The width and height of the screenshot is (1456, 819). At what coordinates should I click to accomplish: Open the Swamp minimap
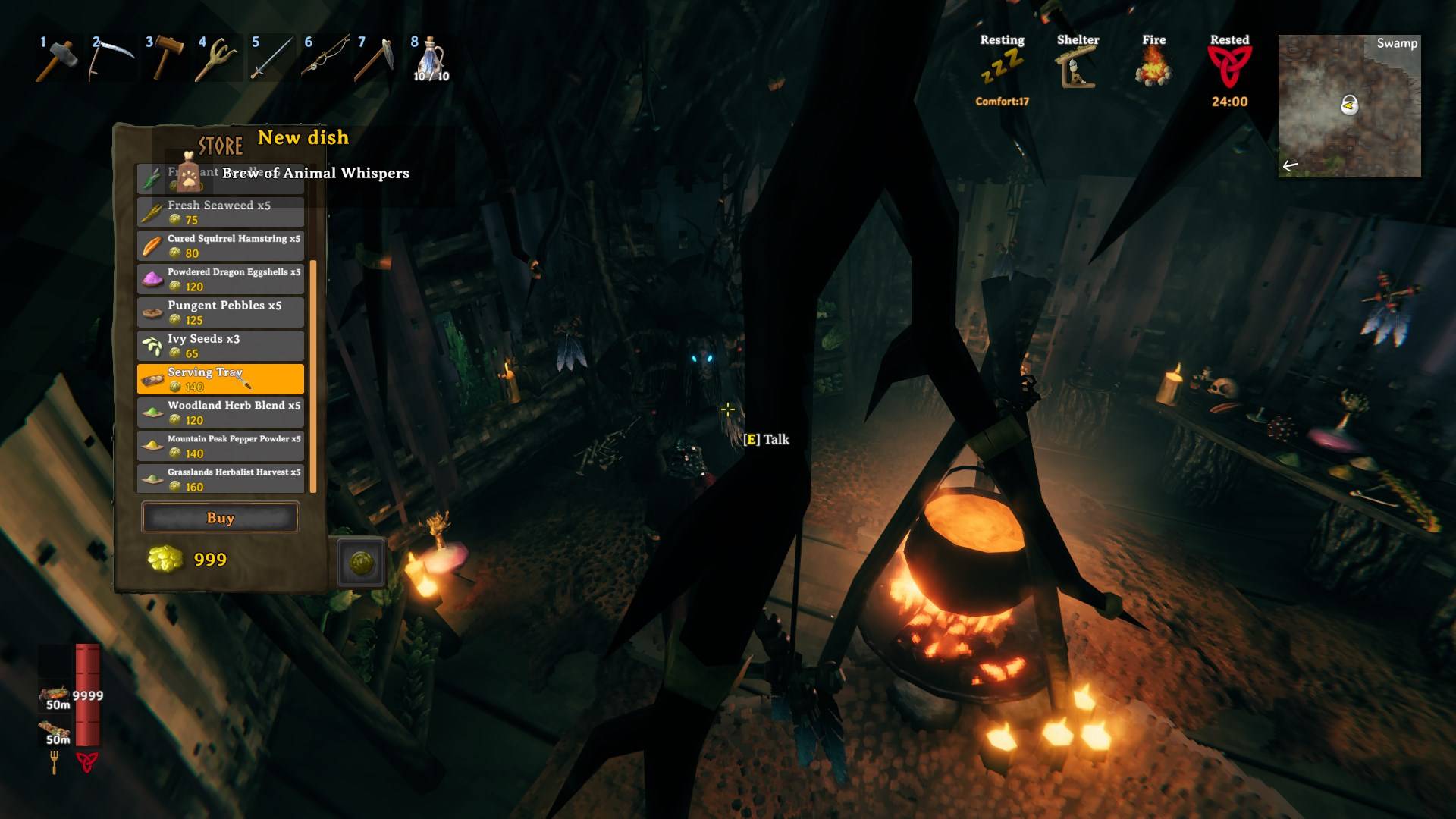pyautogui.click(x=1349, y=106)
